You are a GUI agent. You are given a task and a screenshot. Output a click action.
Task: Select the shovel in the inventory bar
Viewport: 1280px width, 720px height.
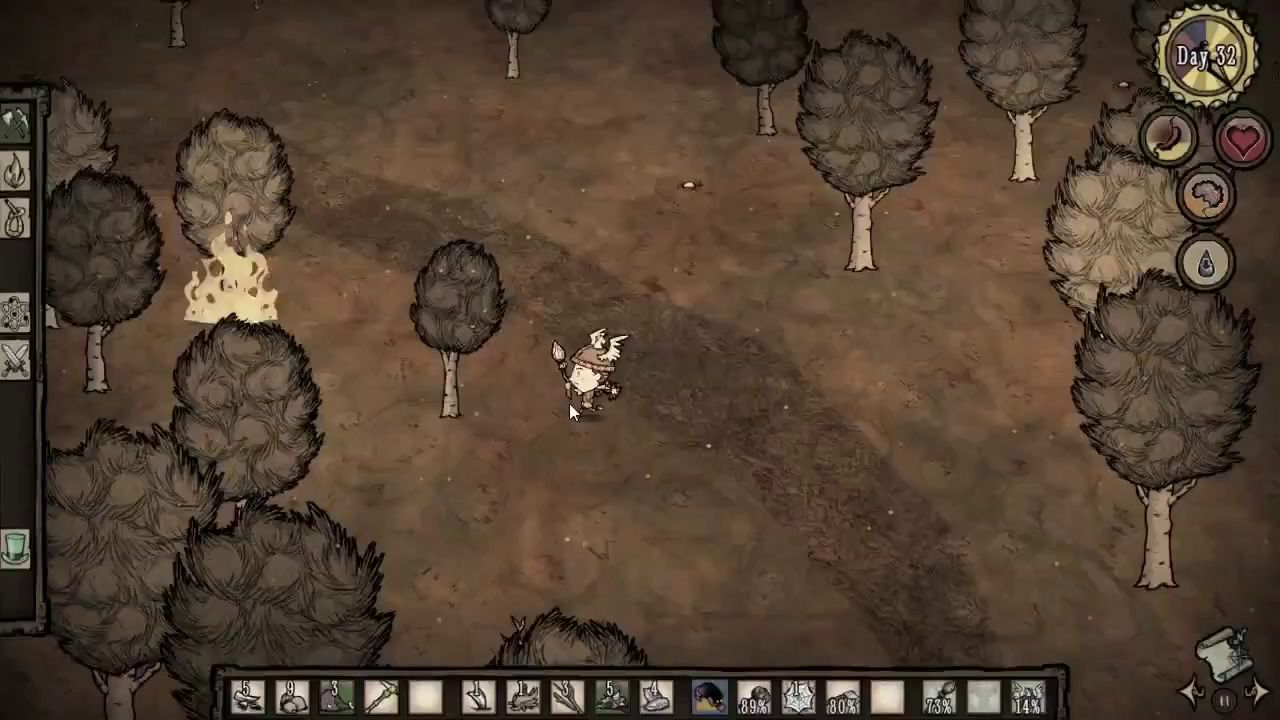click(x=476, y=695)
